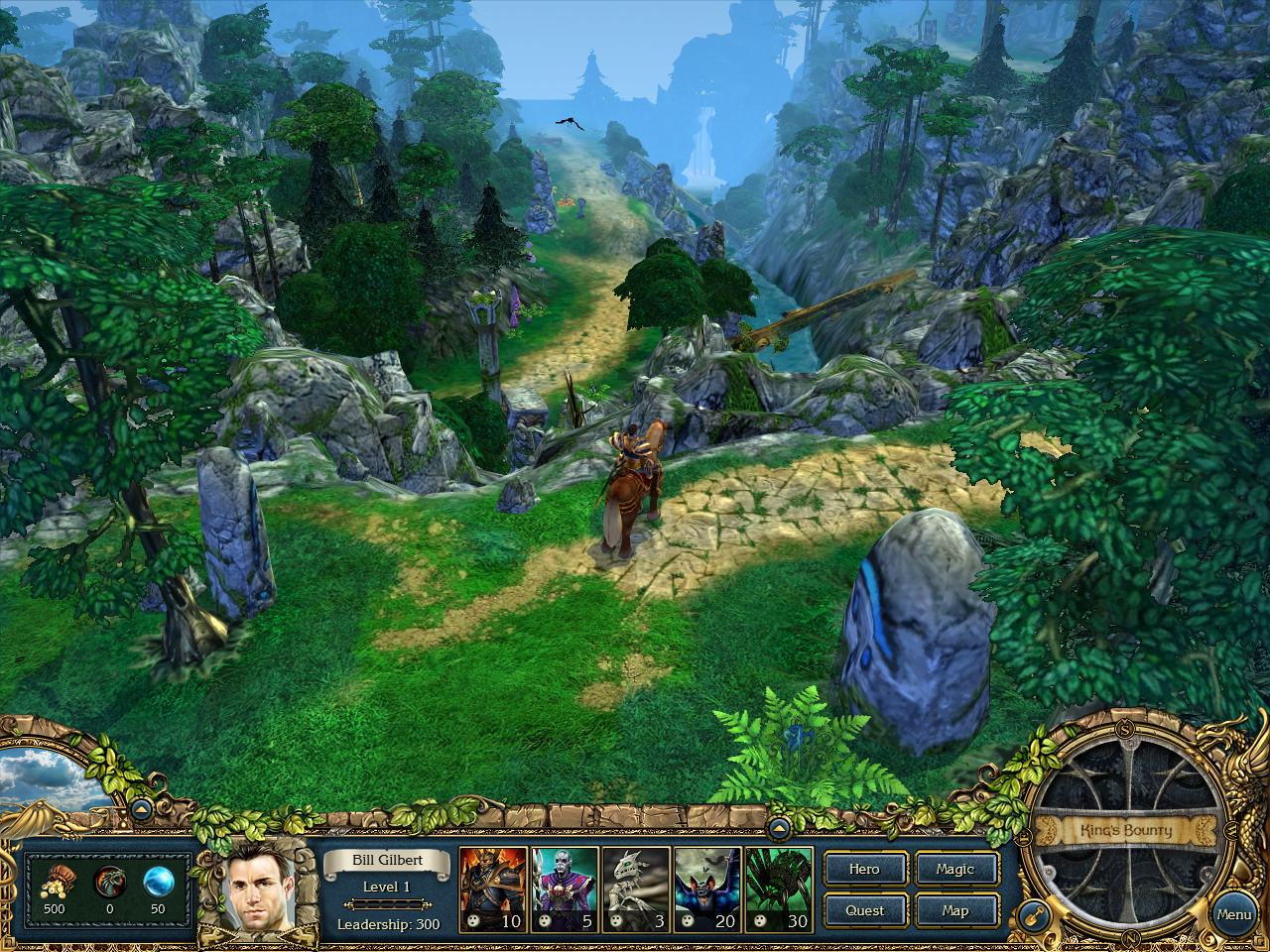Select the black spider troop with 30 units
This screenshot has height=952, width=1270.
[x=779, y=890]
